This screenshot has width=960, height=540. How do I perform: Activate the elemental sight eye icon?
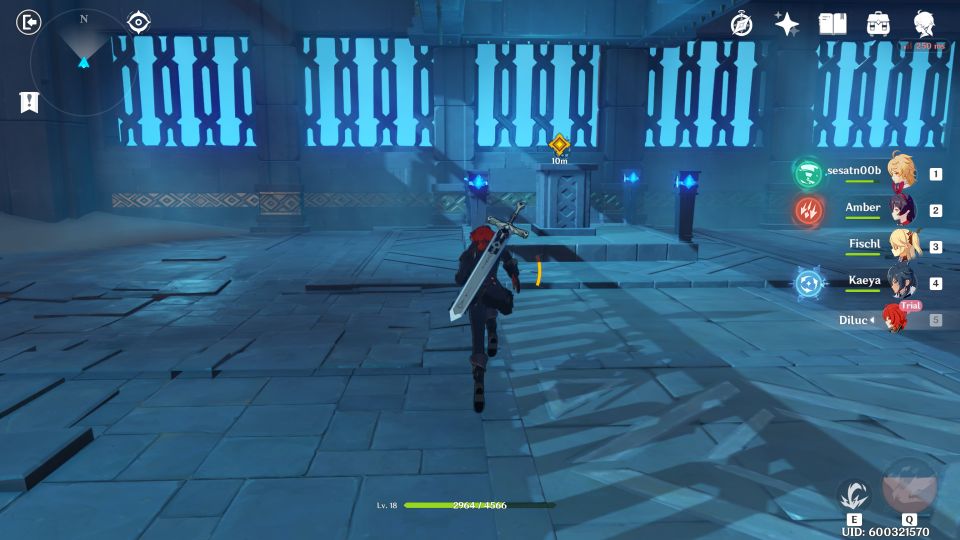138,22
